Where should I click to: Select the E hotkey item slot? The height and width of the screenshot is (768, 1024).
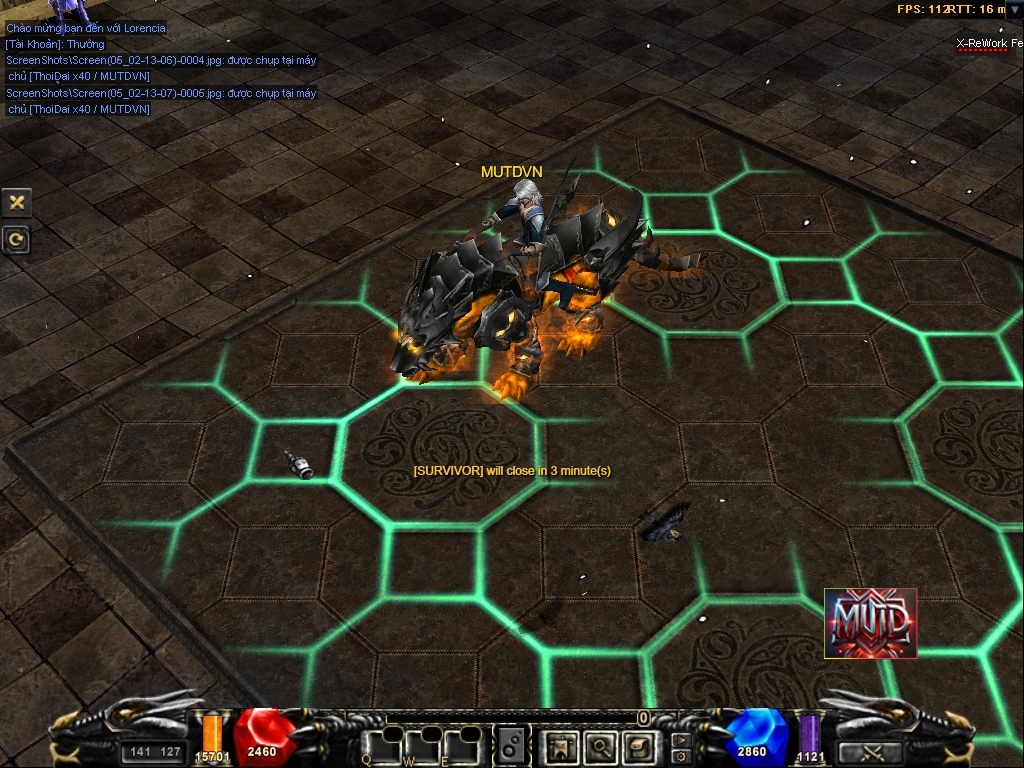pos(463,745)
